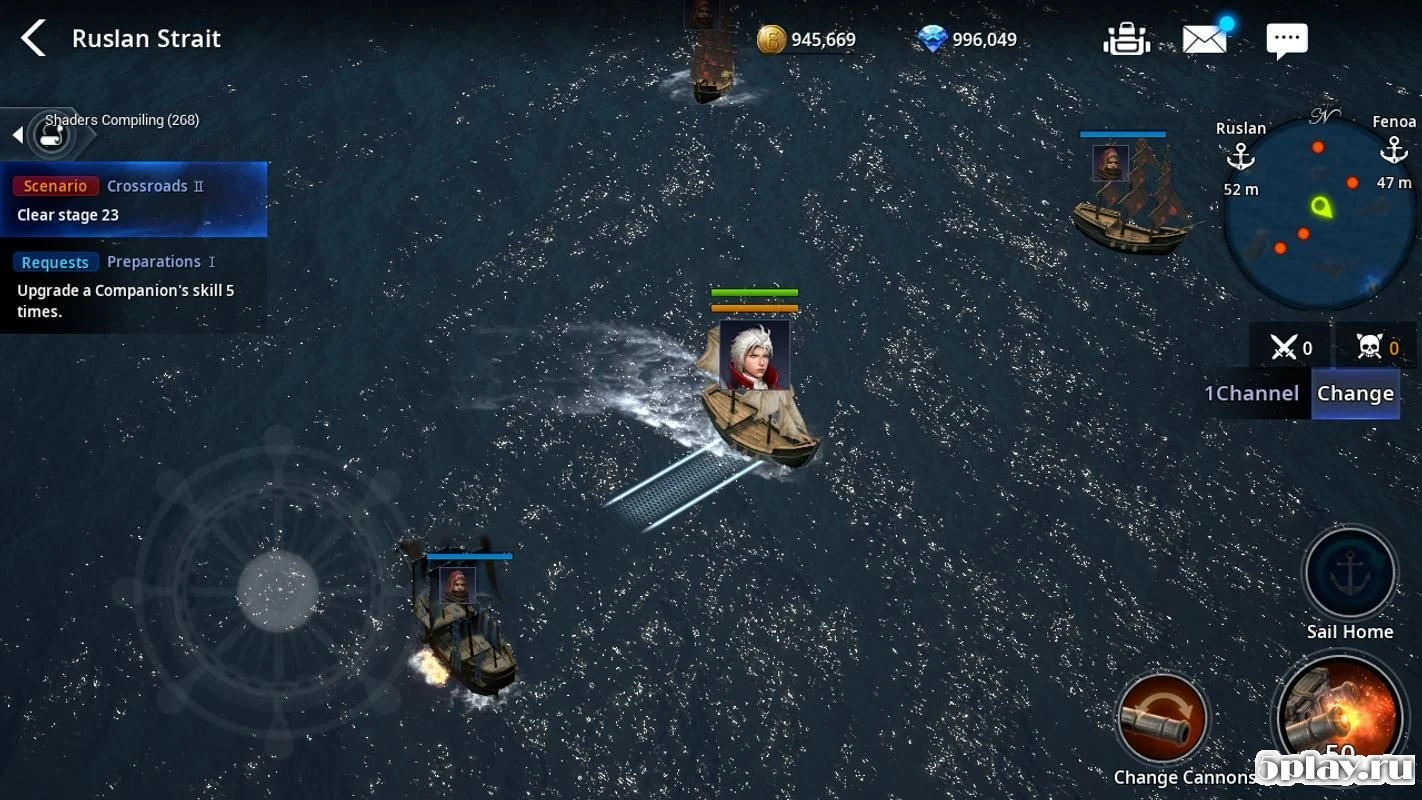Click the gold coin currency icon

point(771,40)
